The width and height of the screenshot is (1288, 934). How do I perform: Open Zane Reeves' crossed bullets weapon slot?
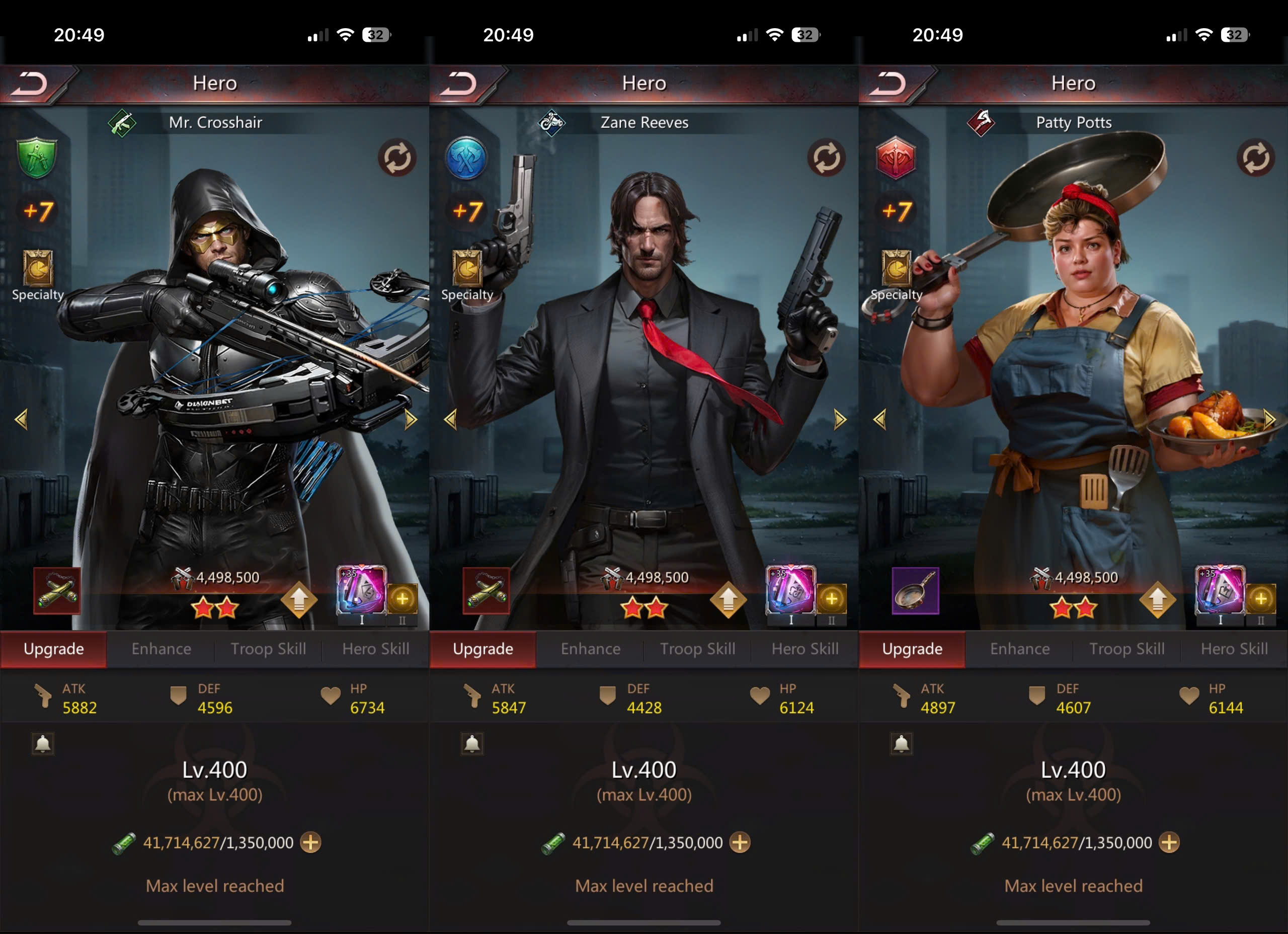coord(486,591)
